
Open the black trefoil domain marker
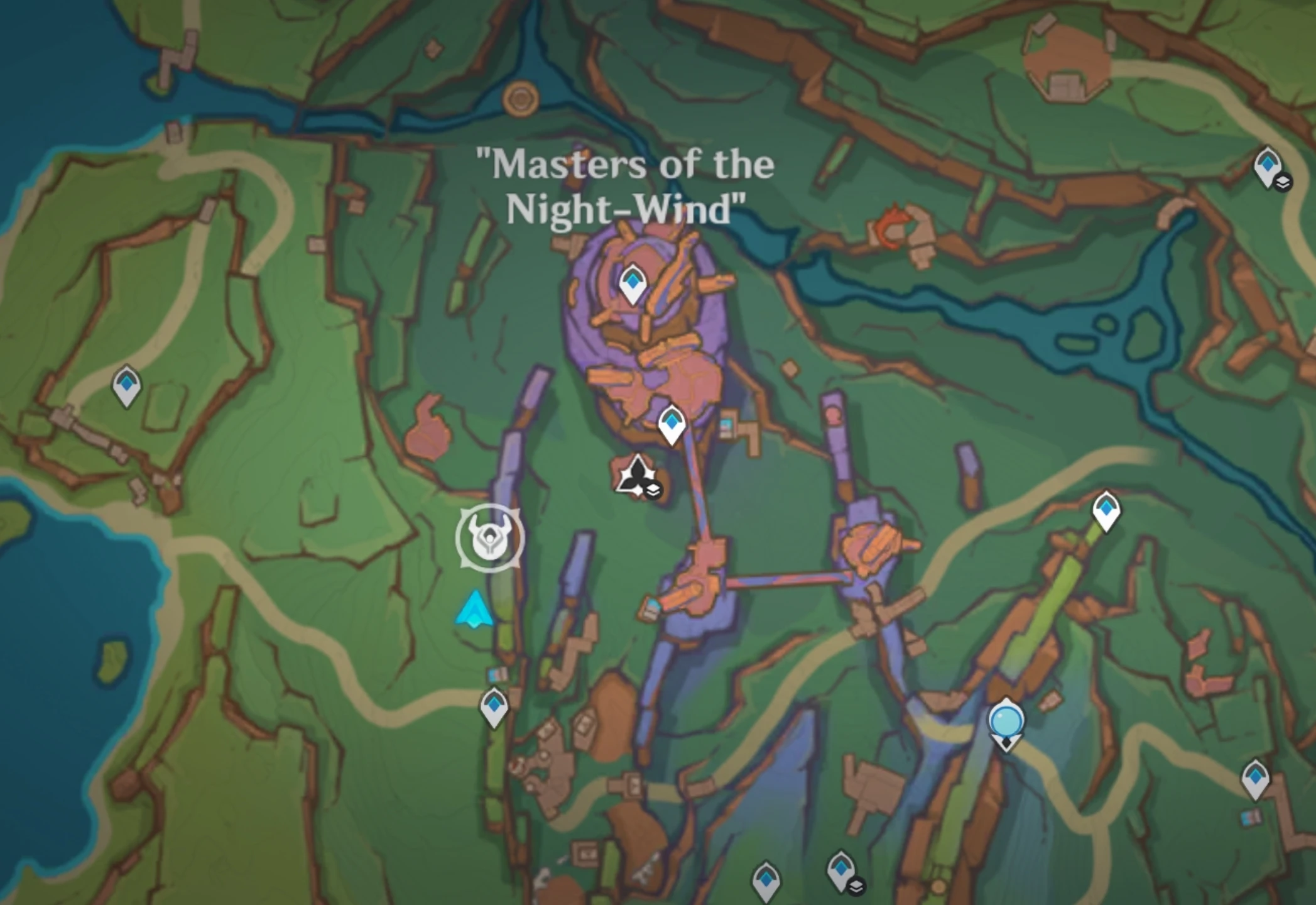pyautogui.click(x=636, y=475)
